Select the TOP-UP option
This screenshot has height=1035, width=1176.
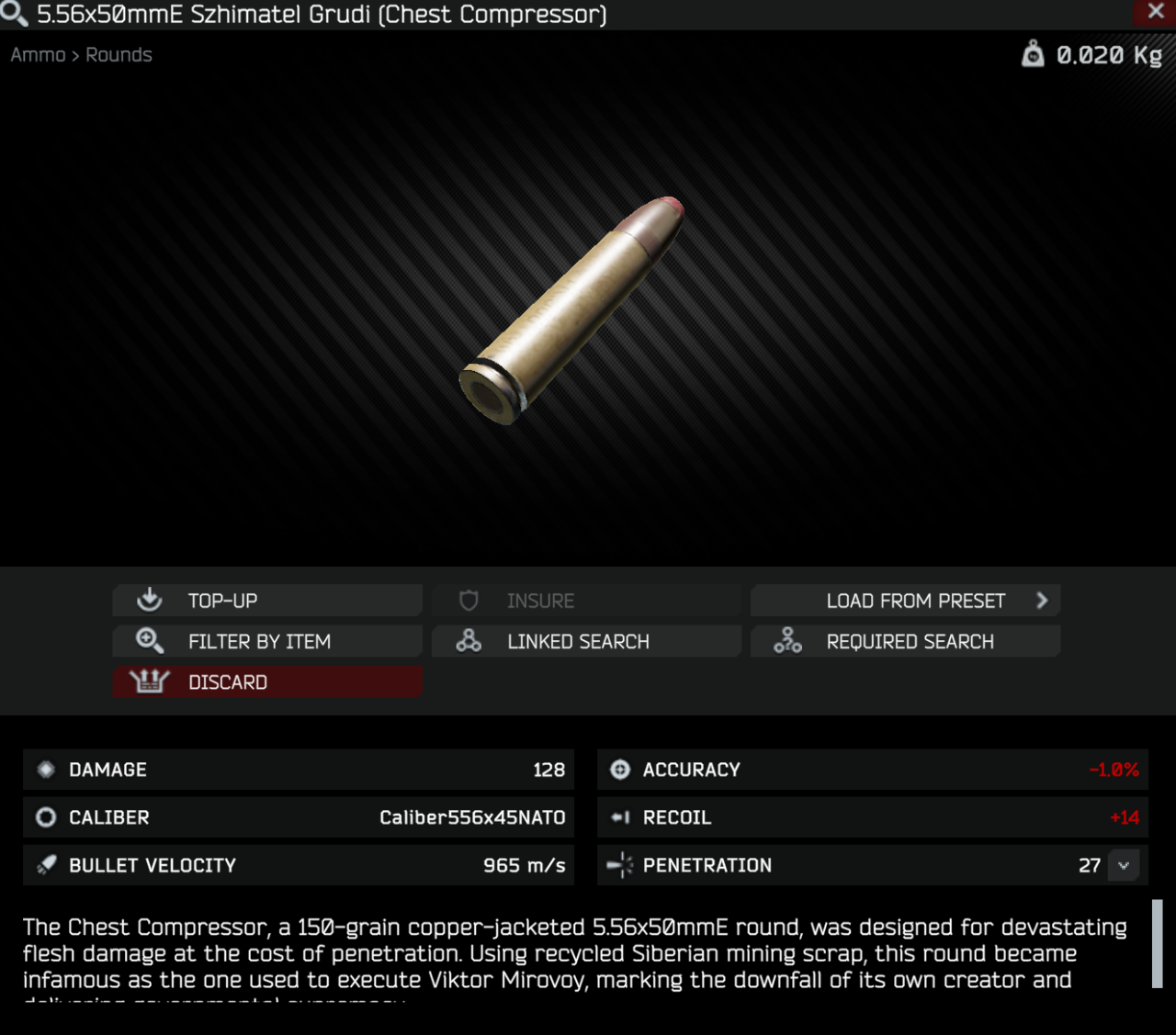(267, 601)
